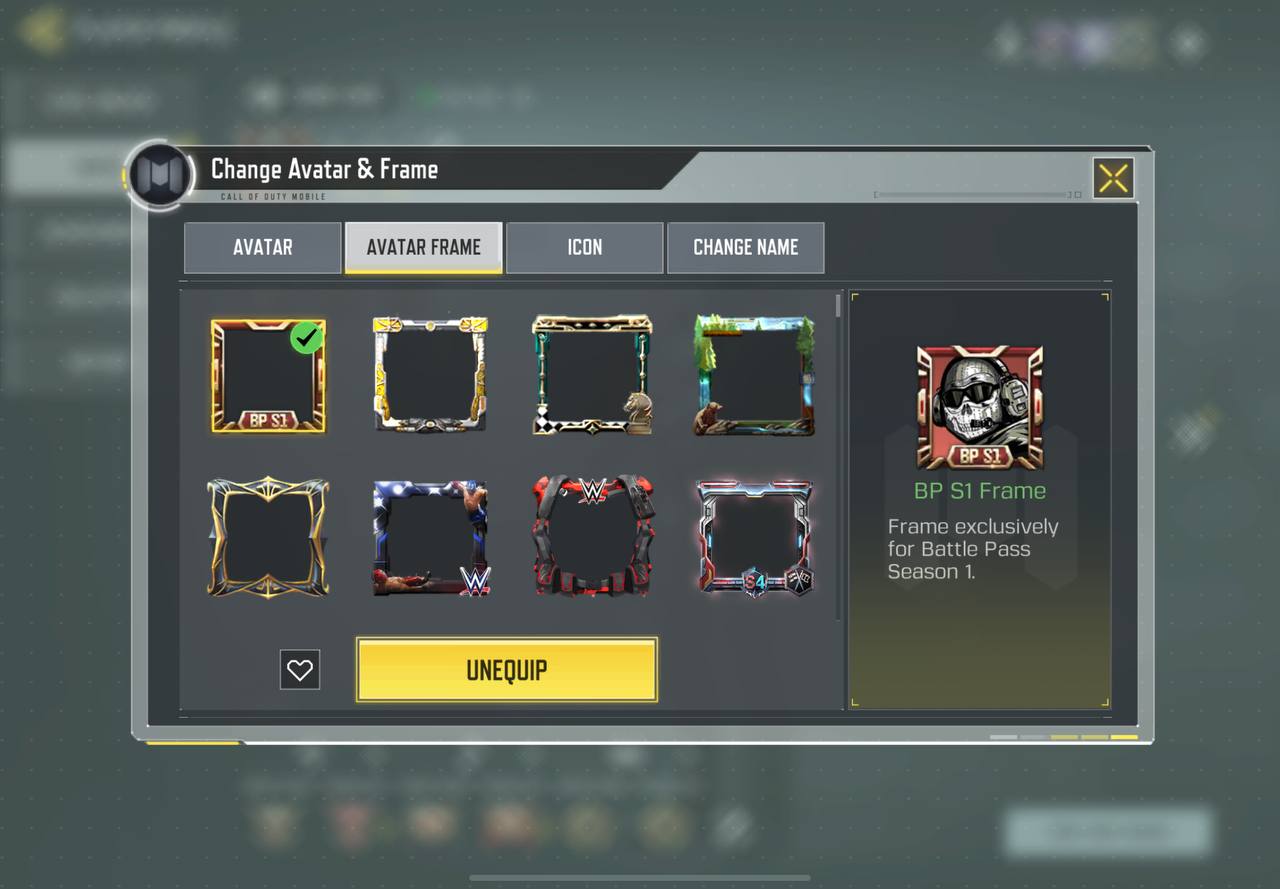Viewport: 1280px width, 889px height.
Task: Click the frame list scrollbar
Action: pyautogui.click(x=839, y=305)
